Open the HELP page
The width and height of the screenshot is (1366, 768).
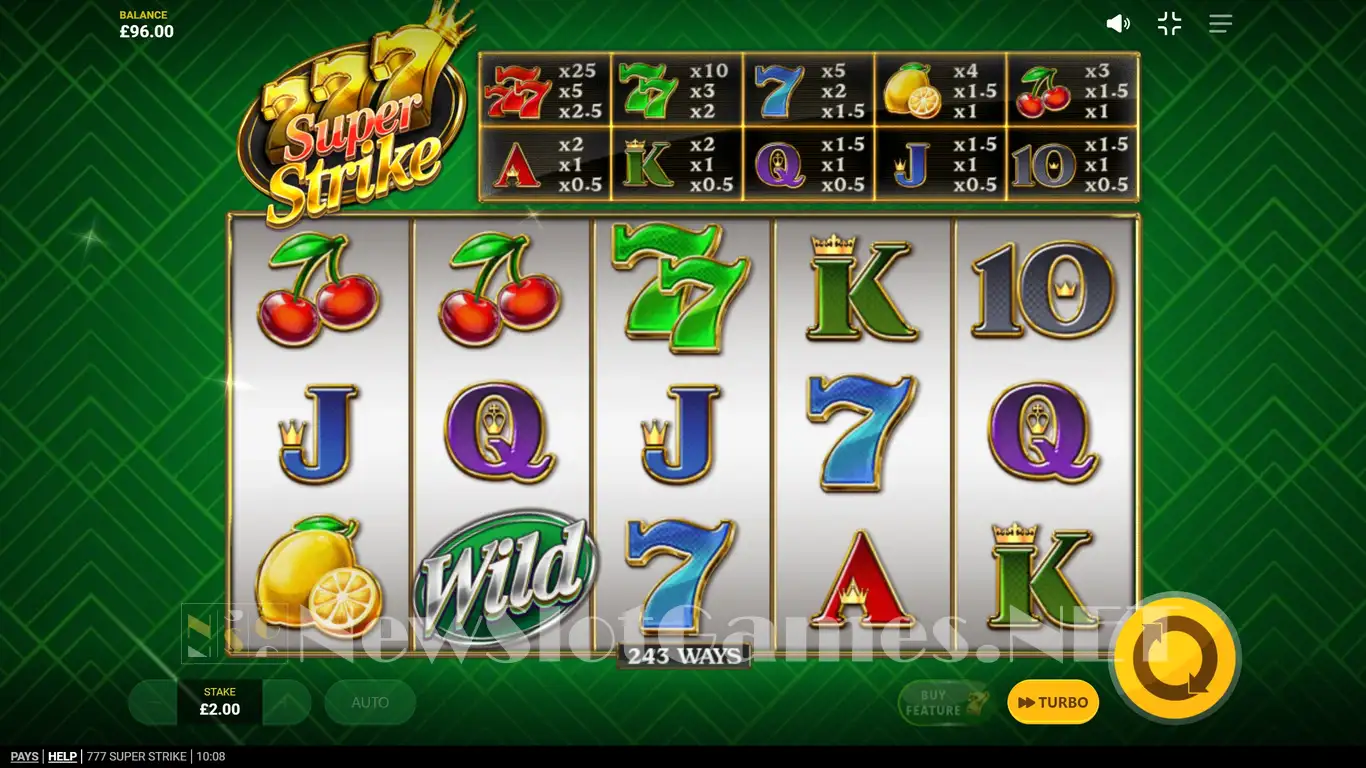(x=62, y=757)
